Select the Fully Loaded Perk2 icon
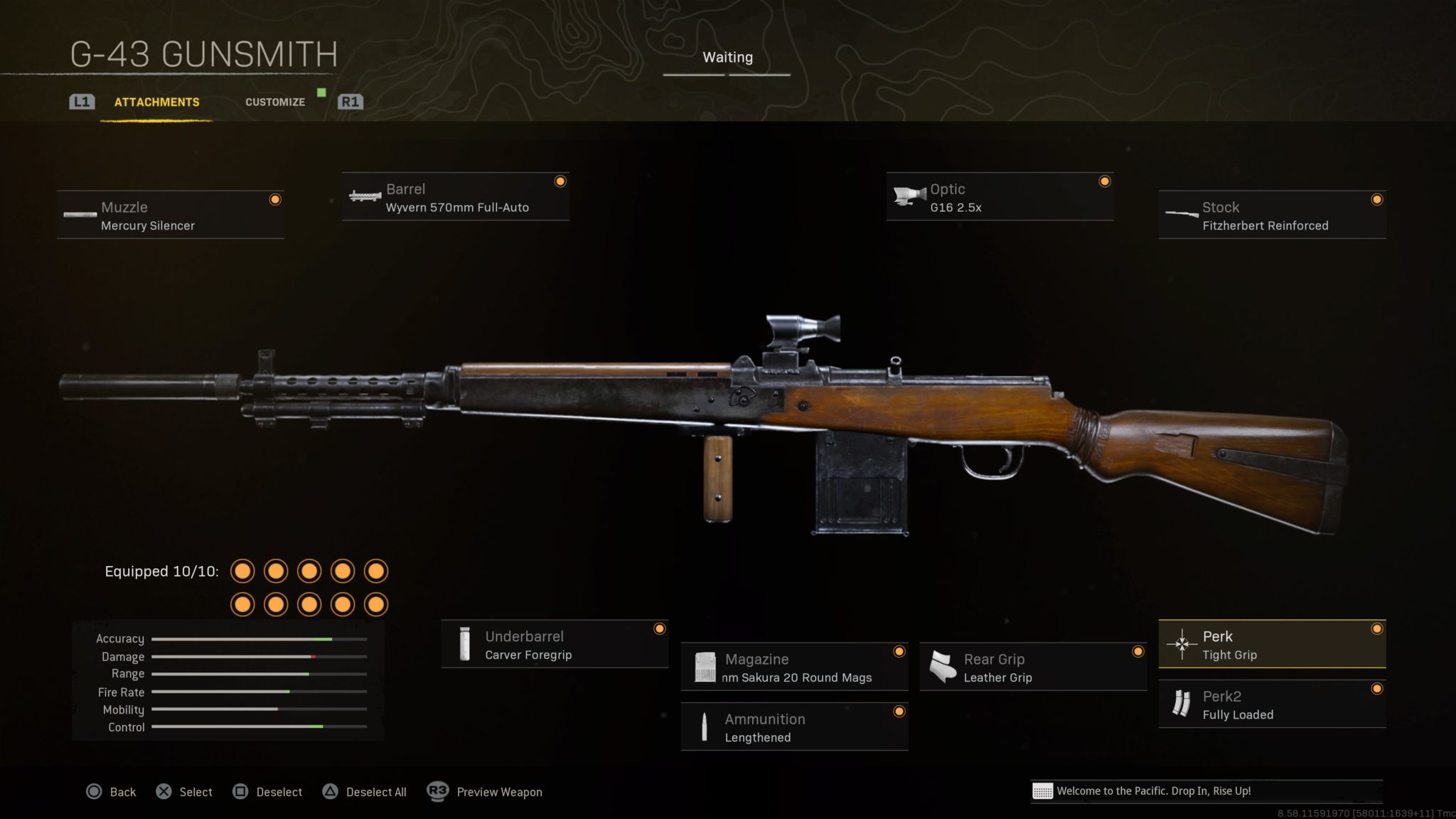Viewport: 1456px width, 819px height. [1184, 705]
